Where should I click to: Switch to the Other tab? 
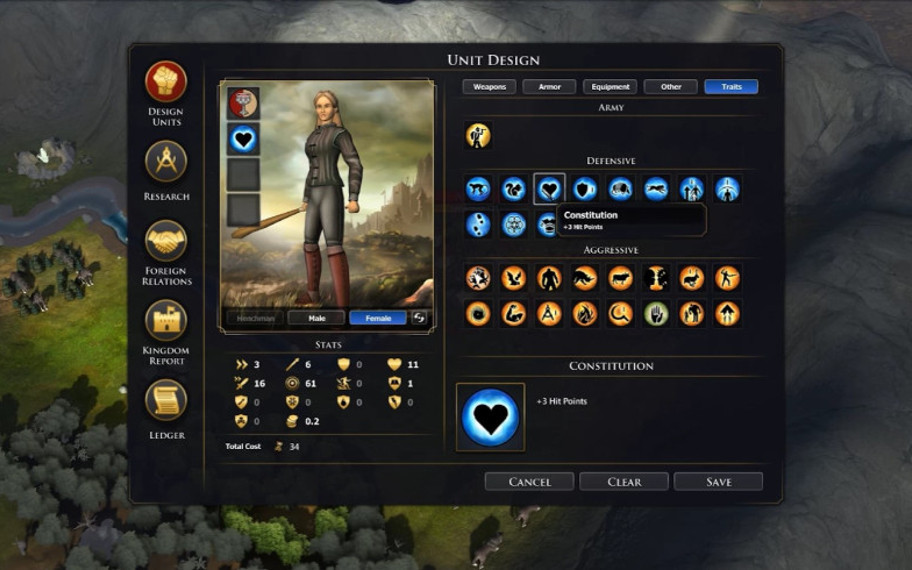(x=670, y=87)
